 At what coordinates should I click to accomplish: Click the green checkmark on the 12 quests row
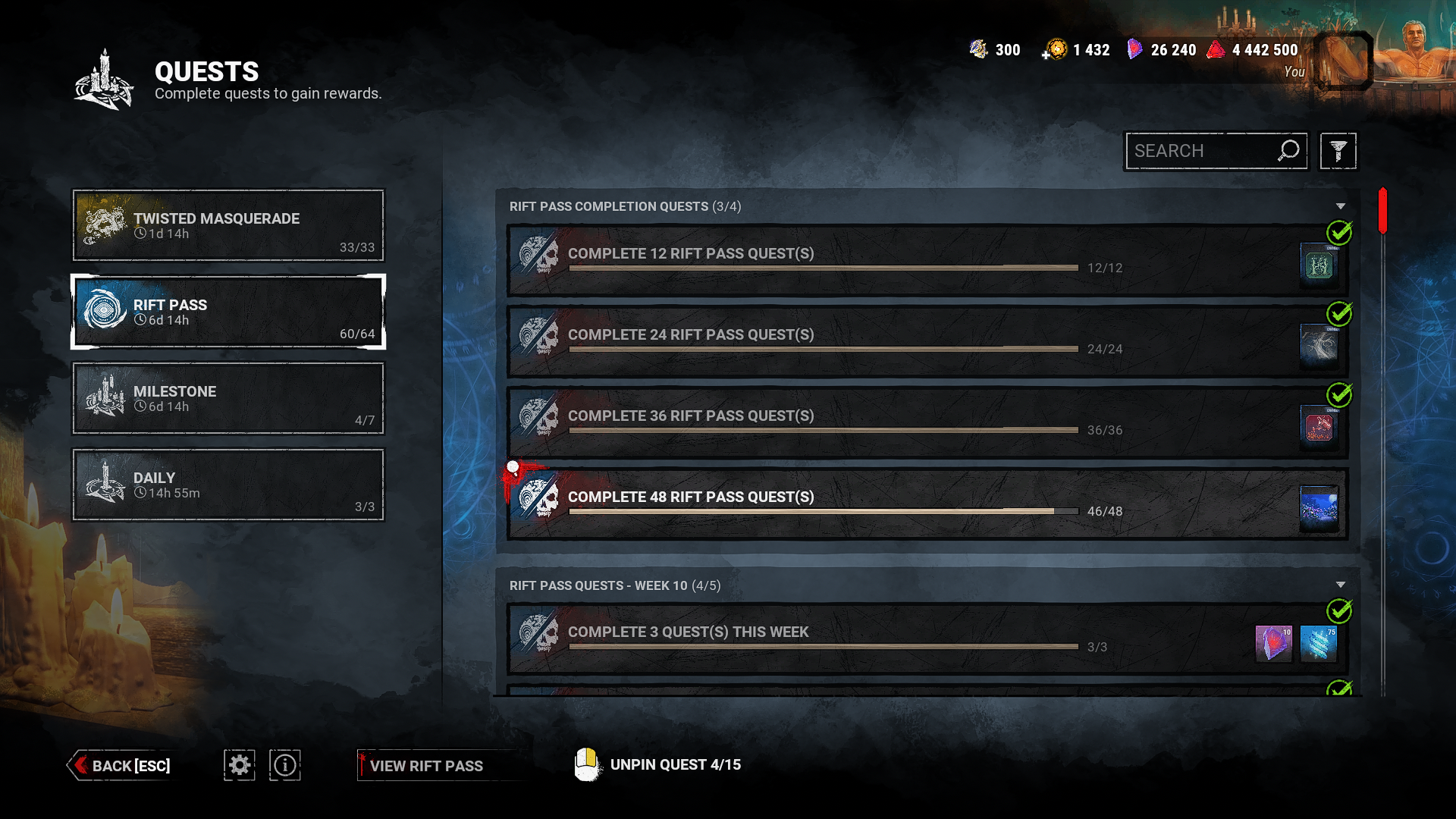1341,232
